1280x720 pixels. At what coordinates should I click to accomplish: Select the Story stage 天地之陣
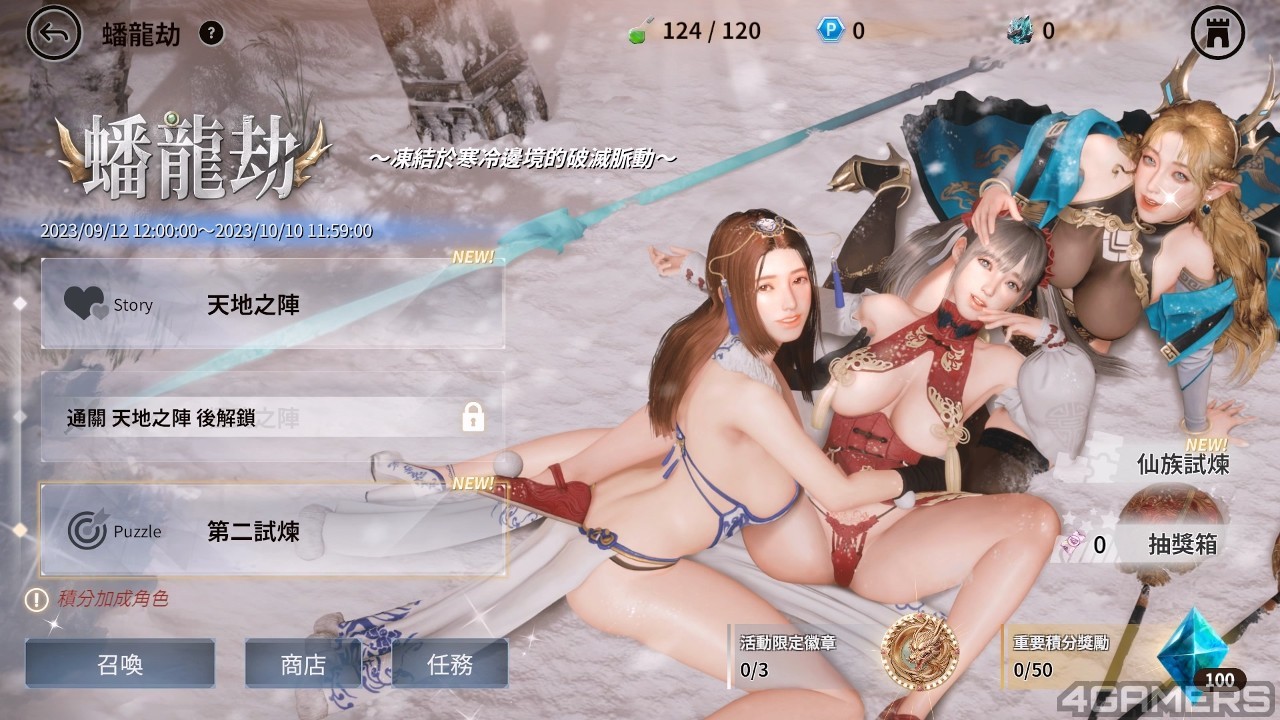pos(272,303)
